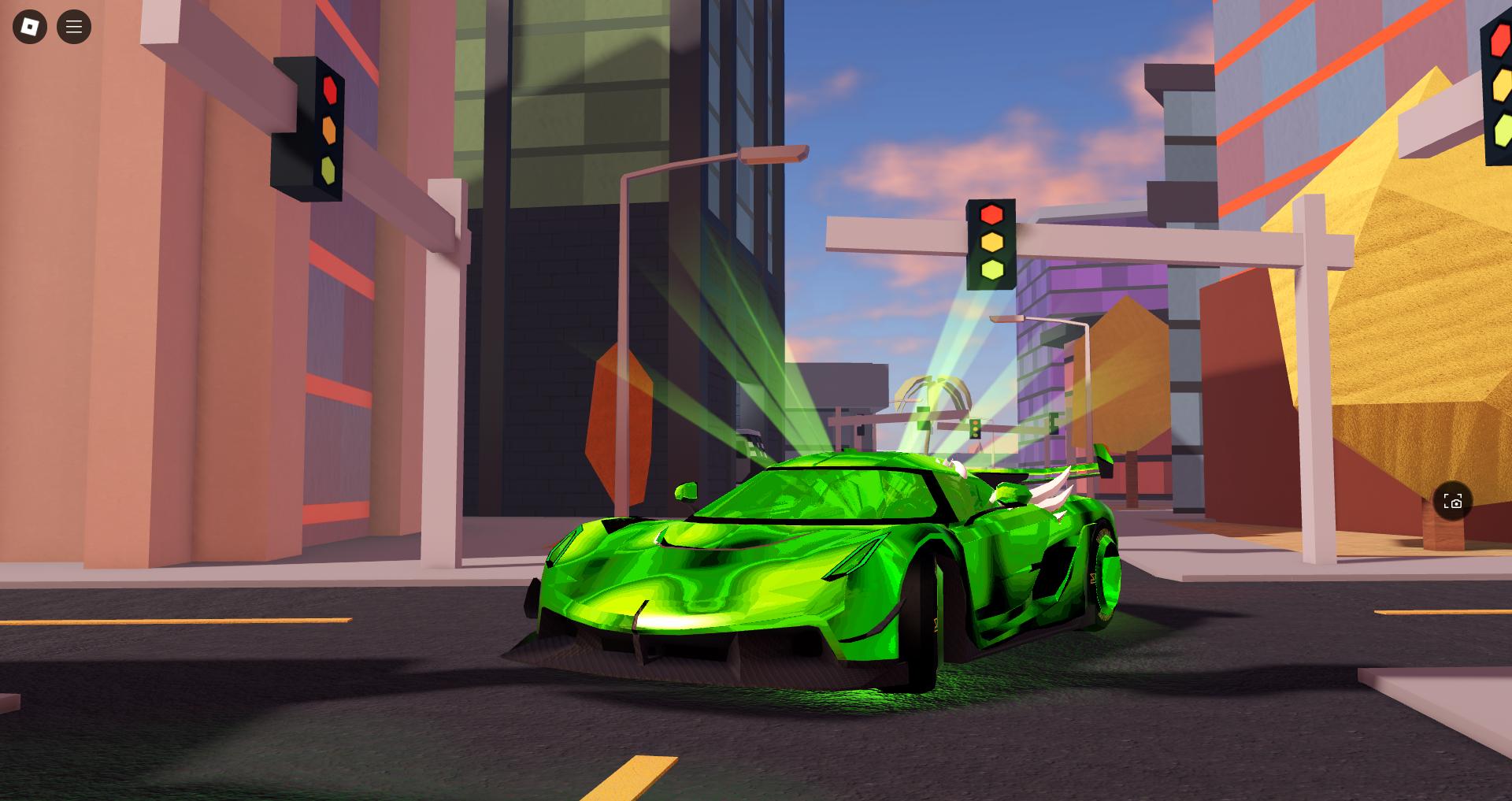Select the capture menu on the right edge
The image size is (1512, 801).
click(1453, 501)
